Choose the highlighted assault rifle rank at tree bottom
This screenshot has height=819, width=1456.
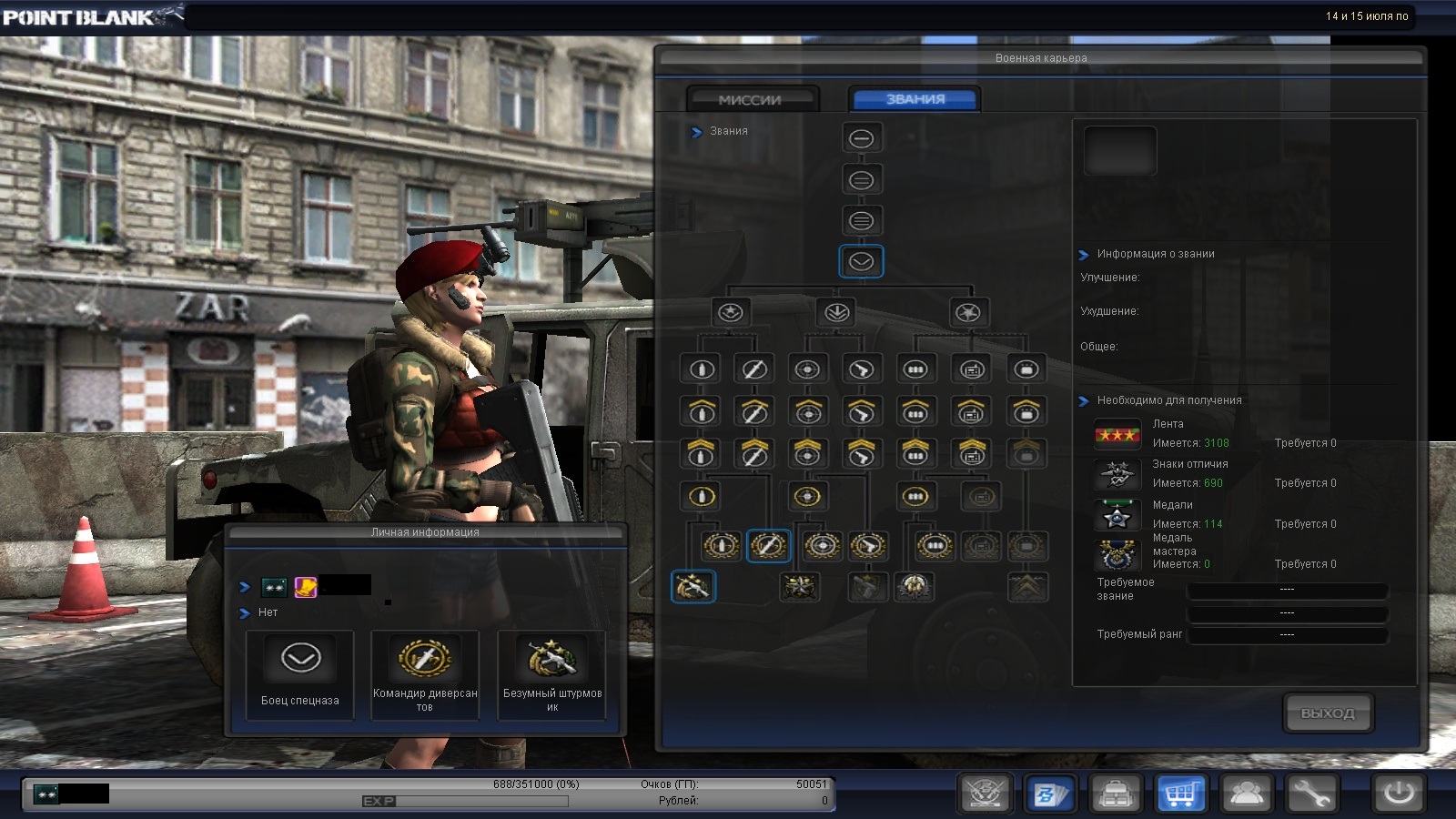tap(693, 587)
